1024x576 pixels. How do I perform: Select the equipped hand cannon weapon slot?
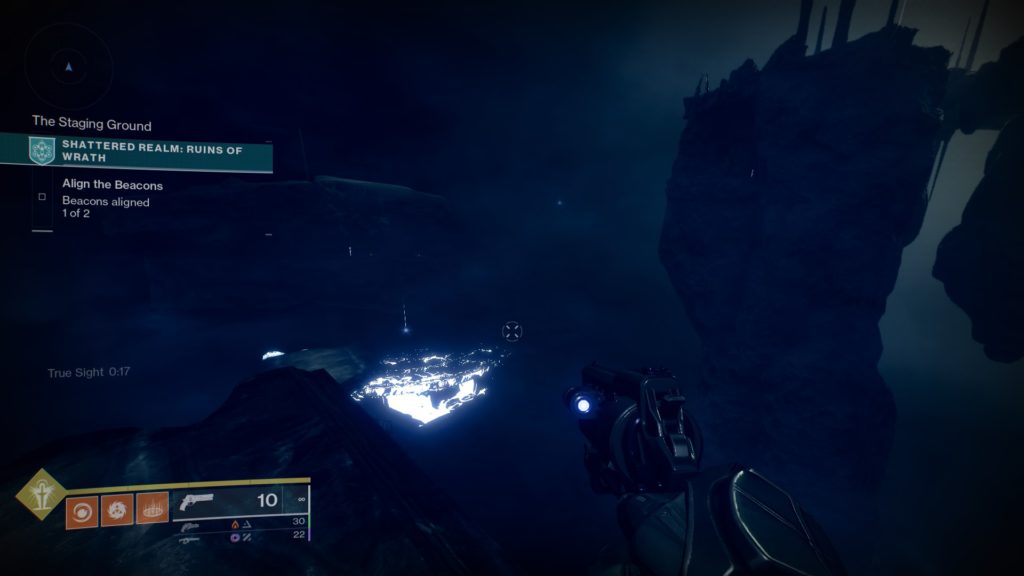click(240, 502)
